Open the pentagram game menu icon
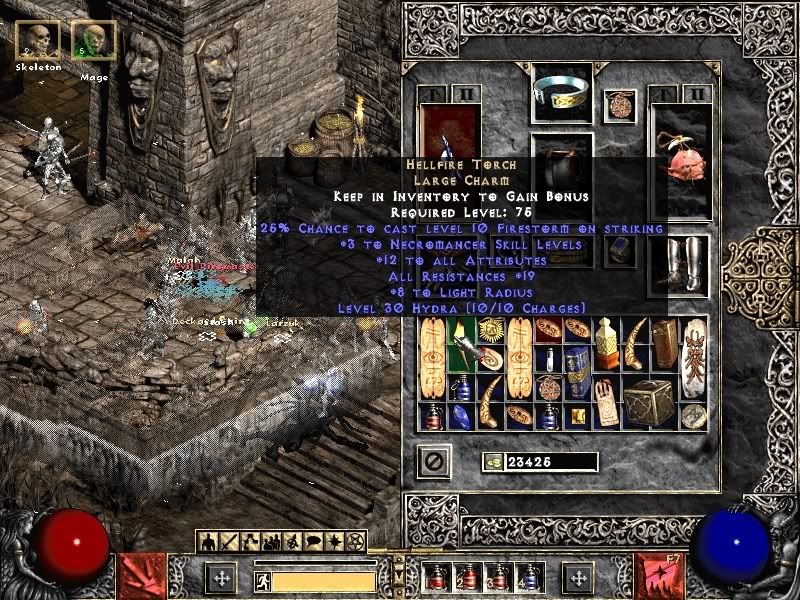 tap(353, 543)
